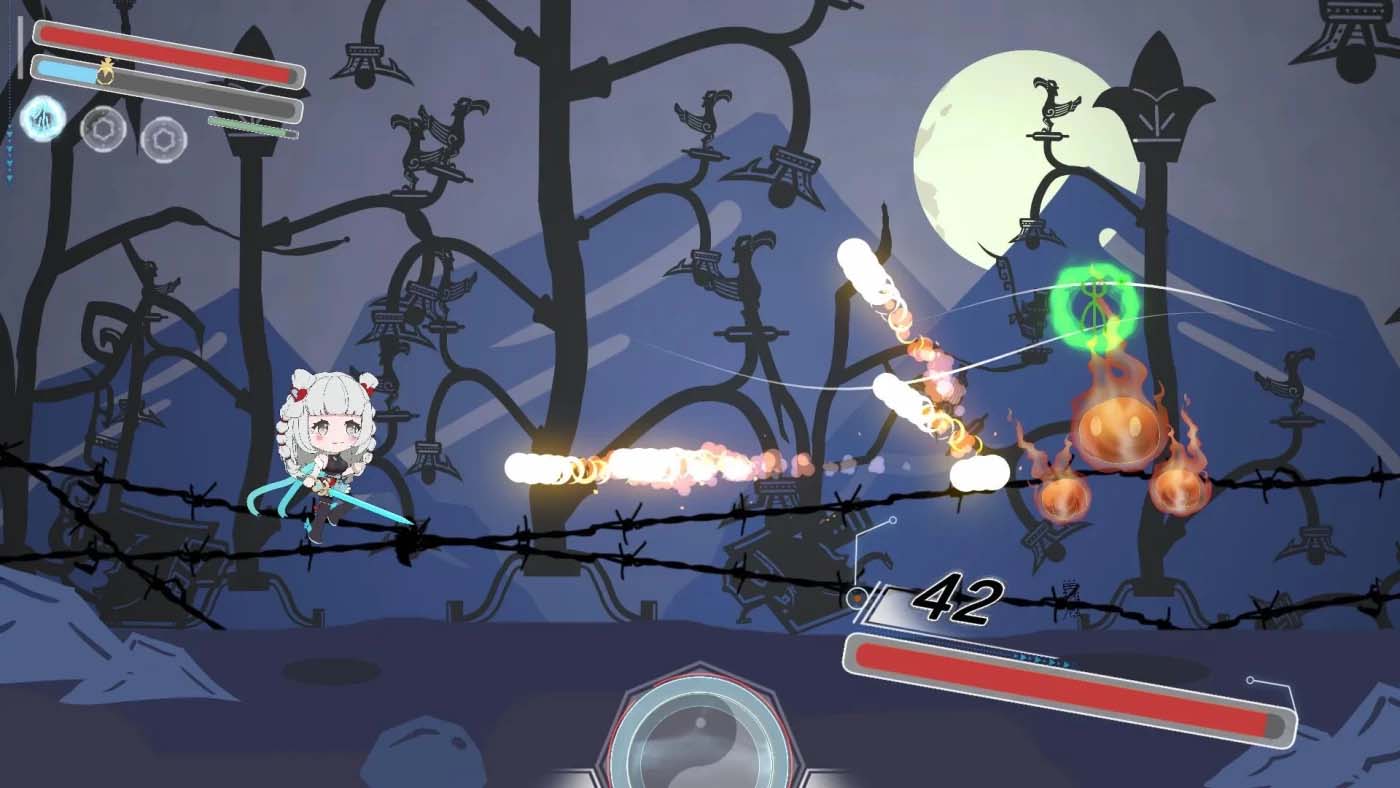The height and width of the screenshot is (788, 1400).
Task: Click the gold star emblem on the blue bar
Action: click(x=106, y=72)
